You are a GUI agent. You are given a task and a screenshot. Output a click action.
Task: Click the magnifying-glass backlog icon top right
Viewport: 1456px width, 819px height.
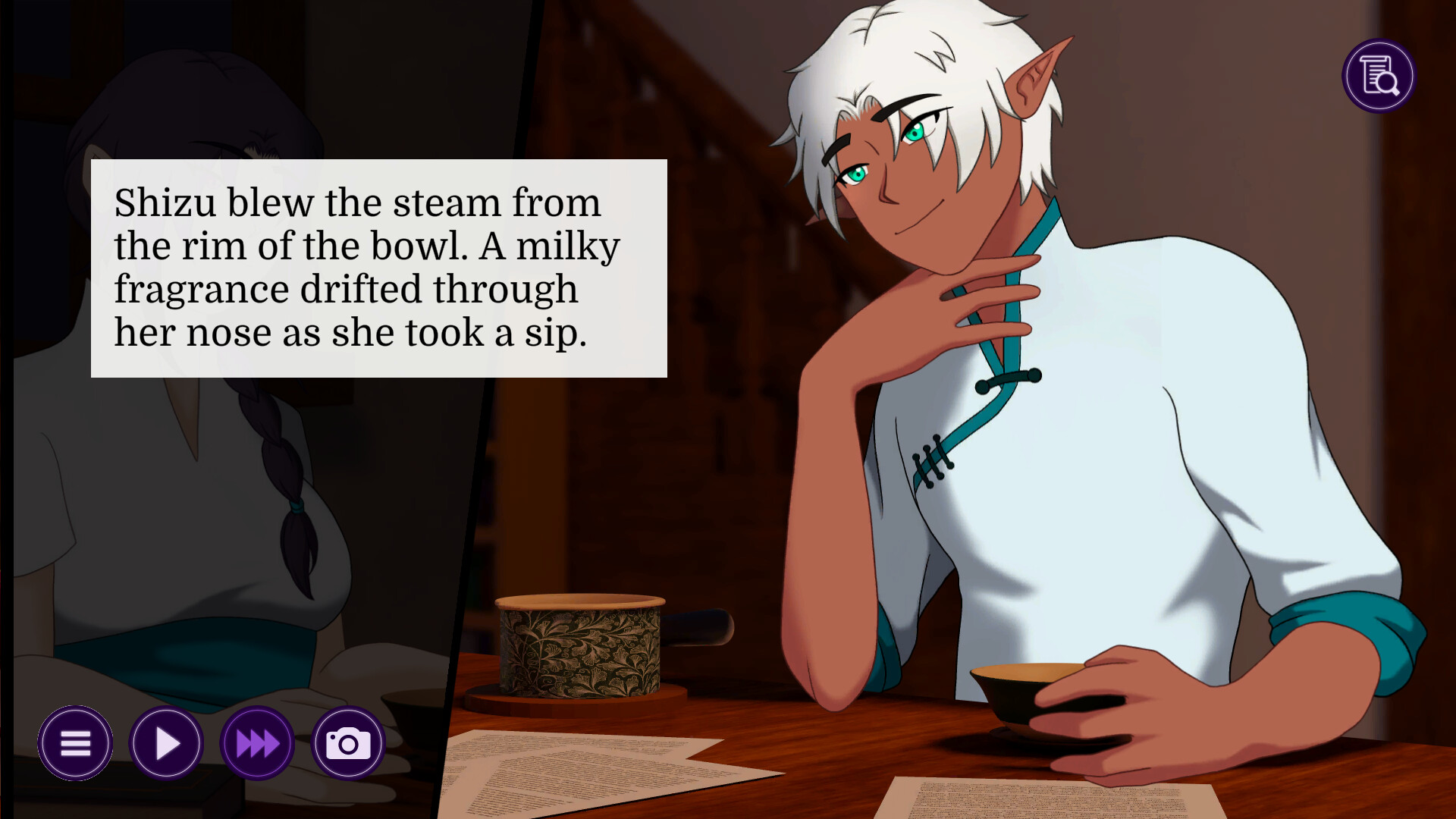(x=1378, y=75)
